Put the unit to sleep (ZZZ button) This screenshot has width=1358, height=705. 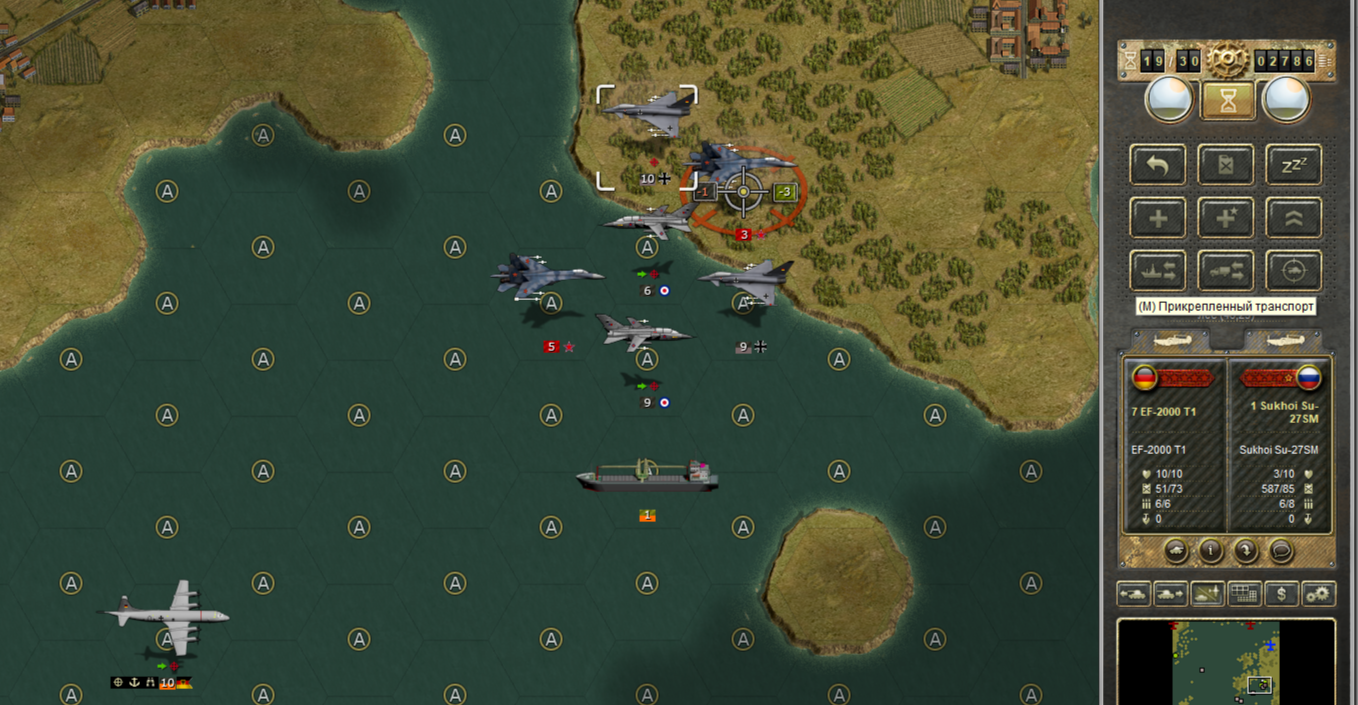click(x=1294, y=165)
